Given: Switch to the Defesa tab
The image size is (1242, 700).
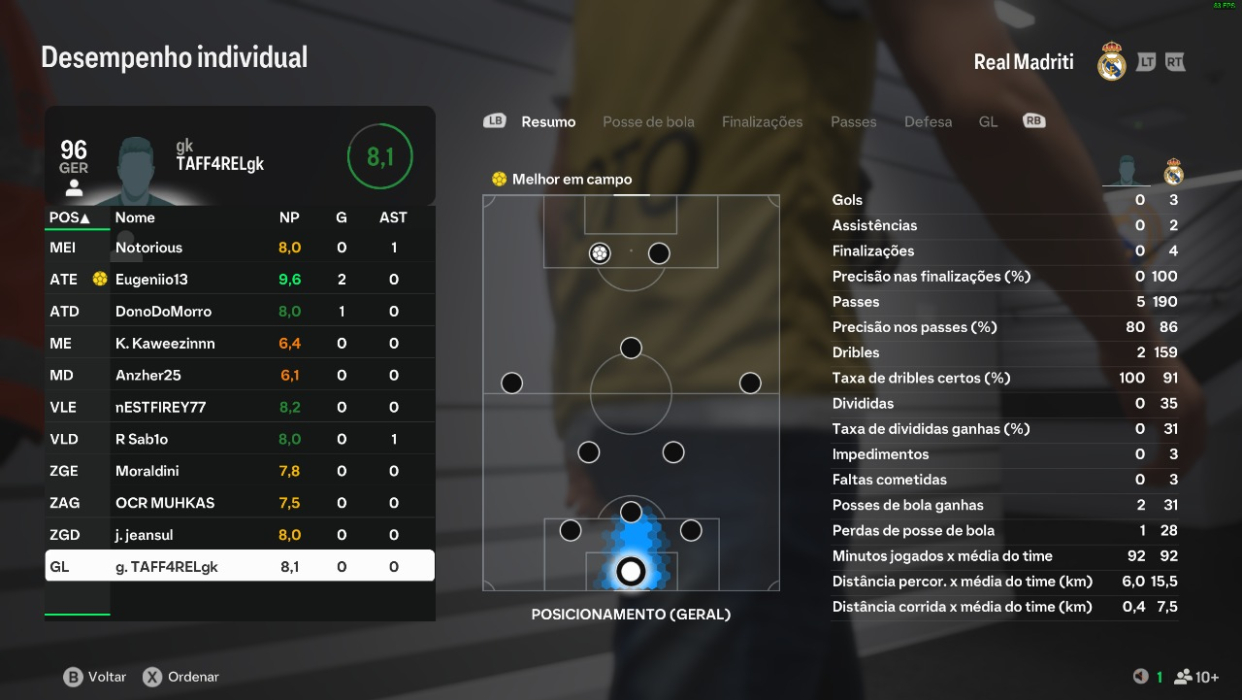Looking at the screenshot, I should pos(928,122).
